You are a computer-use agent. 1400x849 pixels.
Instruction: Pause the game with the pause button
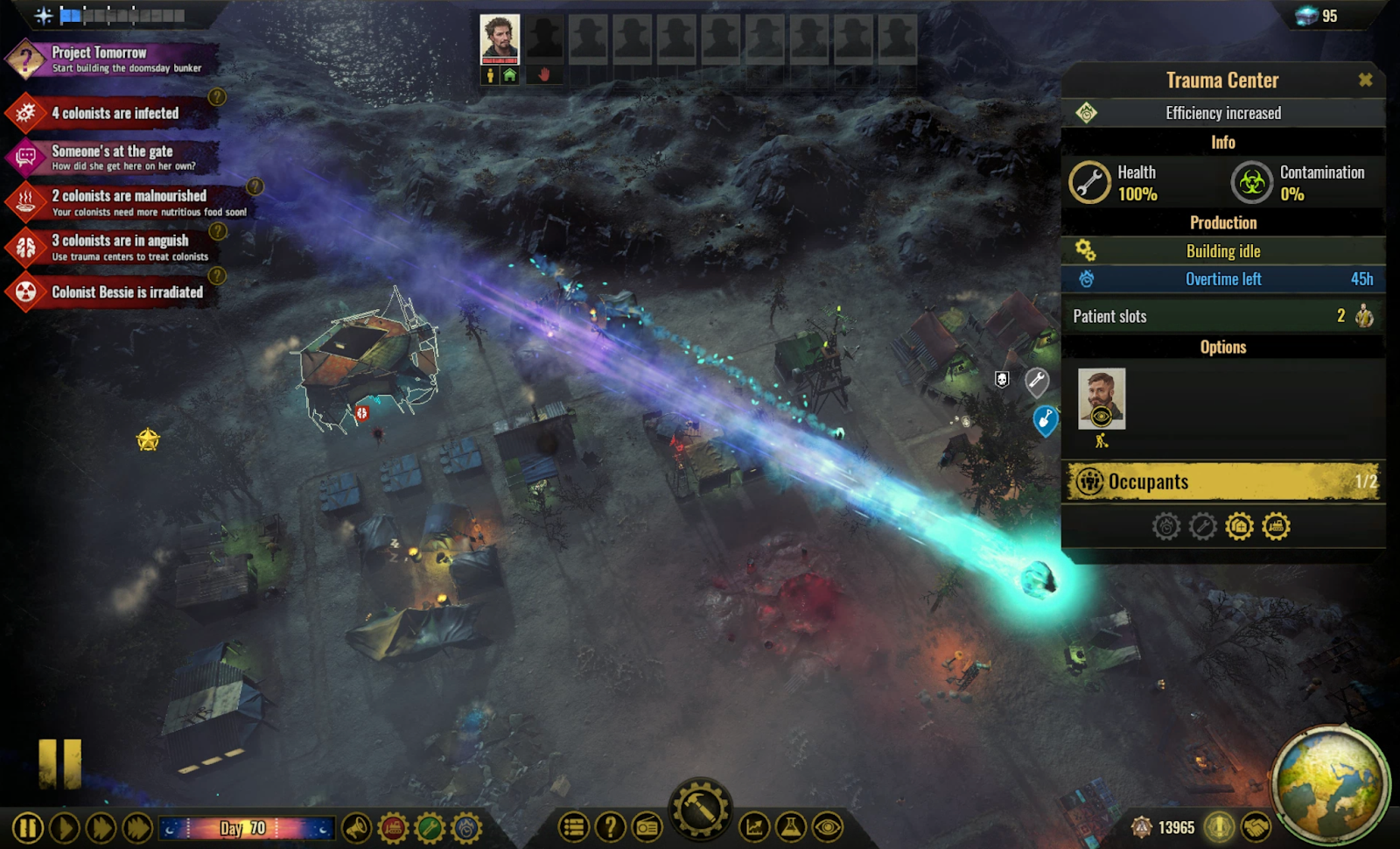28,828
